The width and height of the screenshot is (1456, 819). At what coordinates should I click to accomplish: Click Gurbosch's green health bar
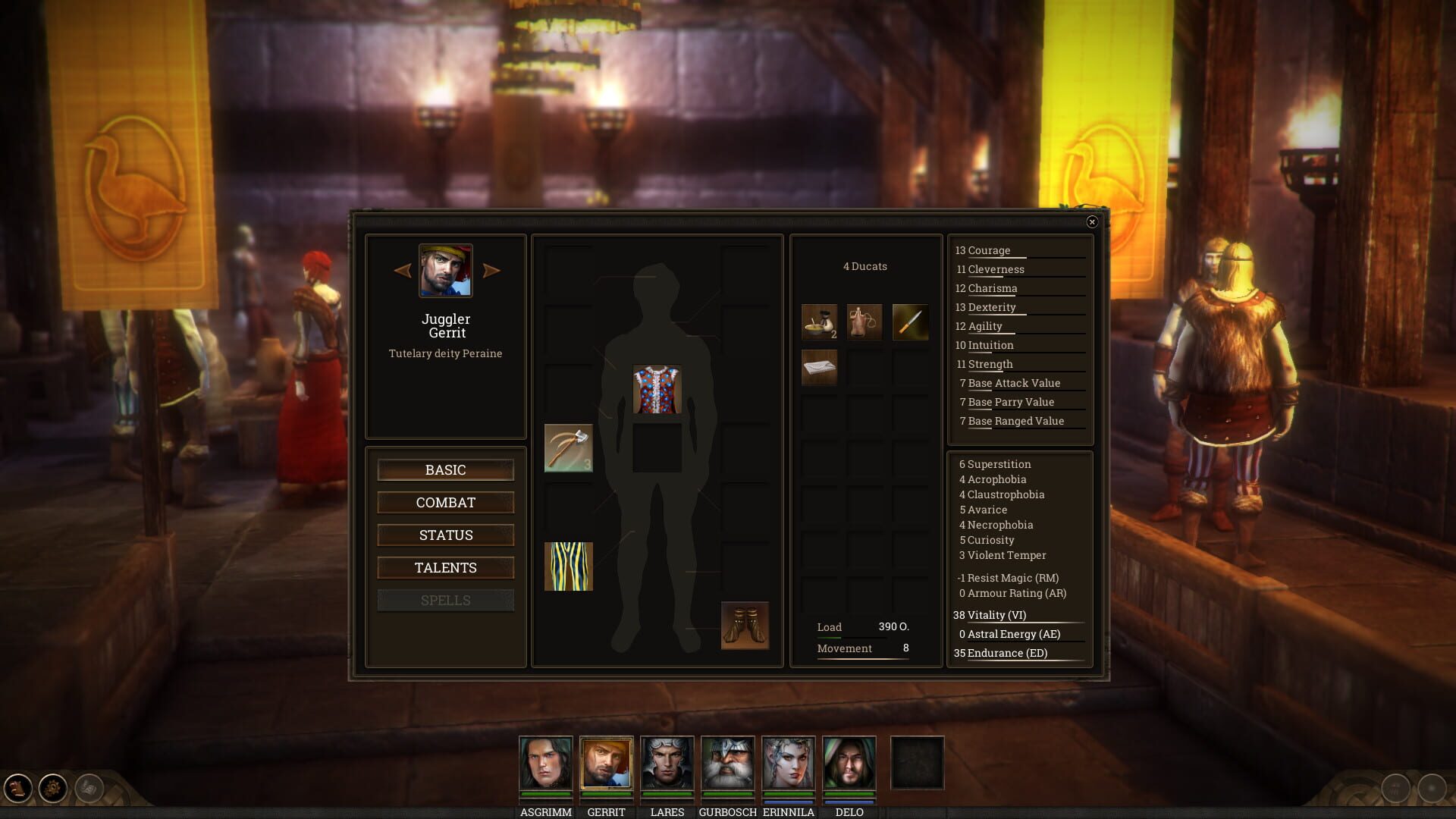click(728, 795)
